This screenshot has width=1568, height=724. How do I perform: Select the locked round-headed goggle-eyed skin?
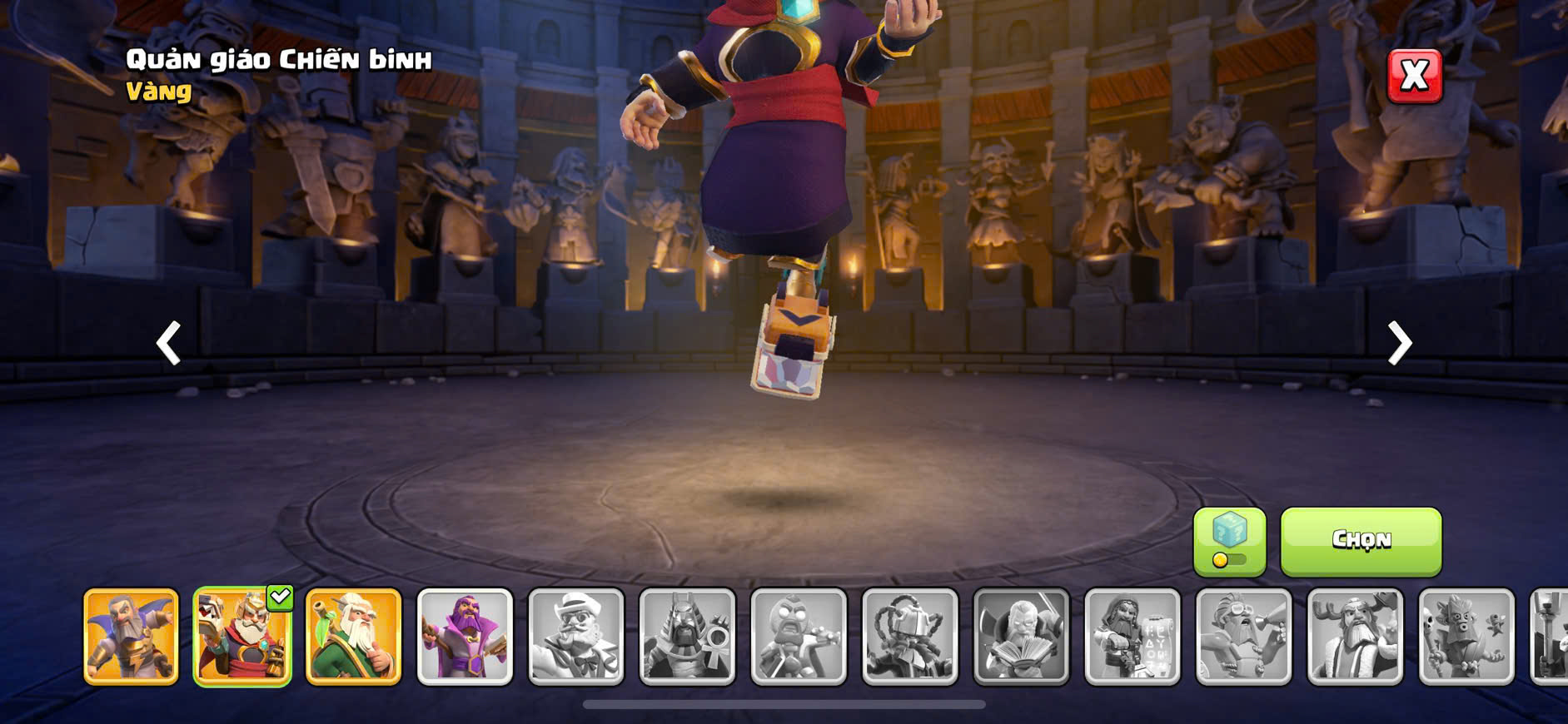[x=799, y=637]
